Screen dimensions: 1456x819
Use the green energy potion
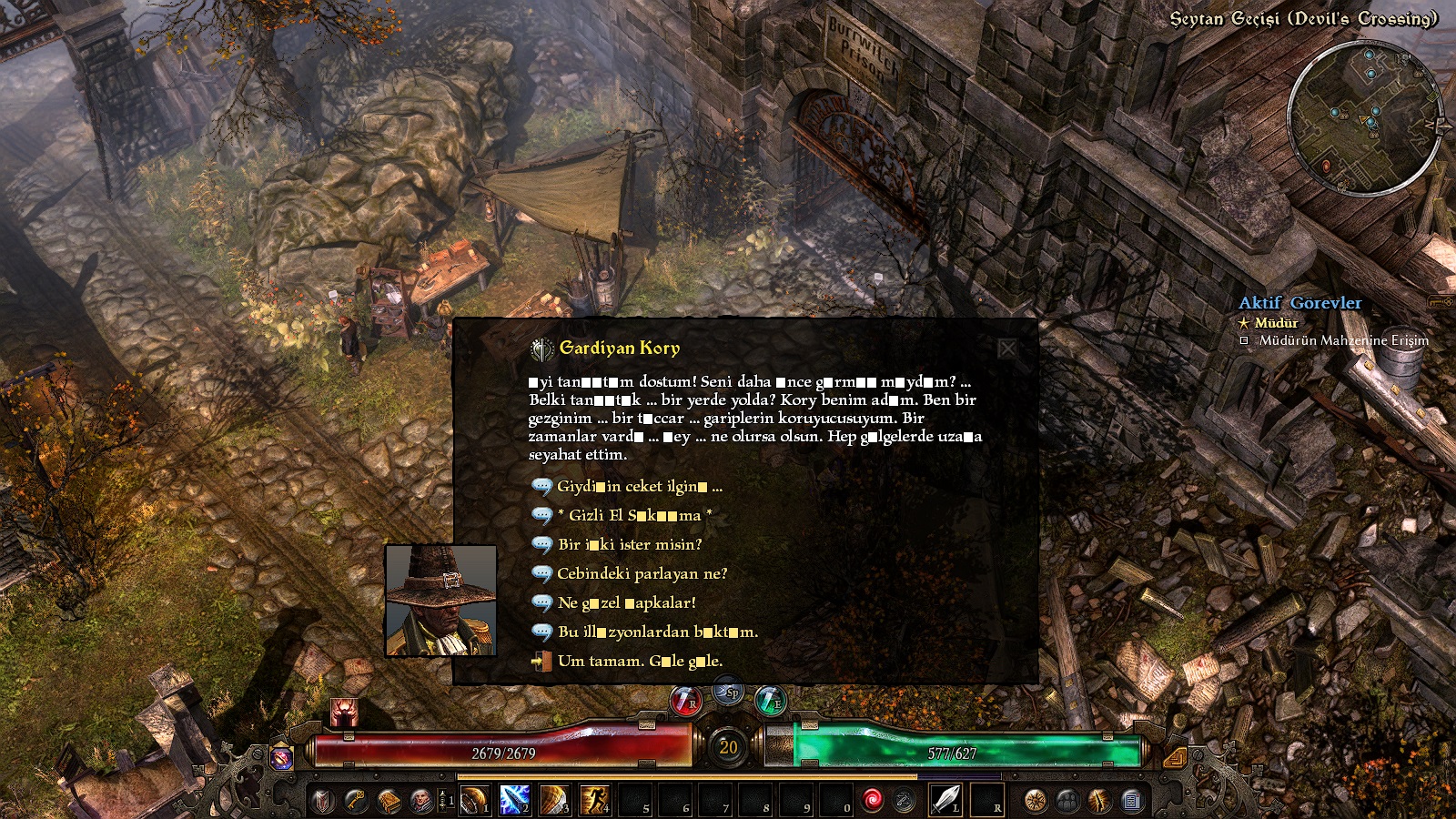[770, 701]
